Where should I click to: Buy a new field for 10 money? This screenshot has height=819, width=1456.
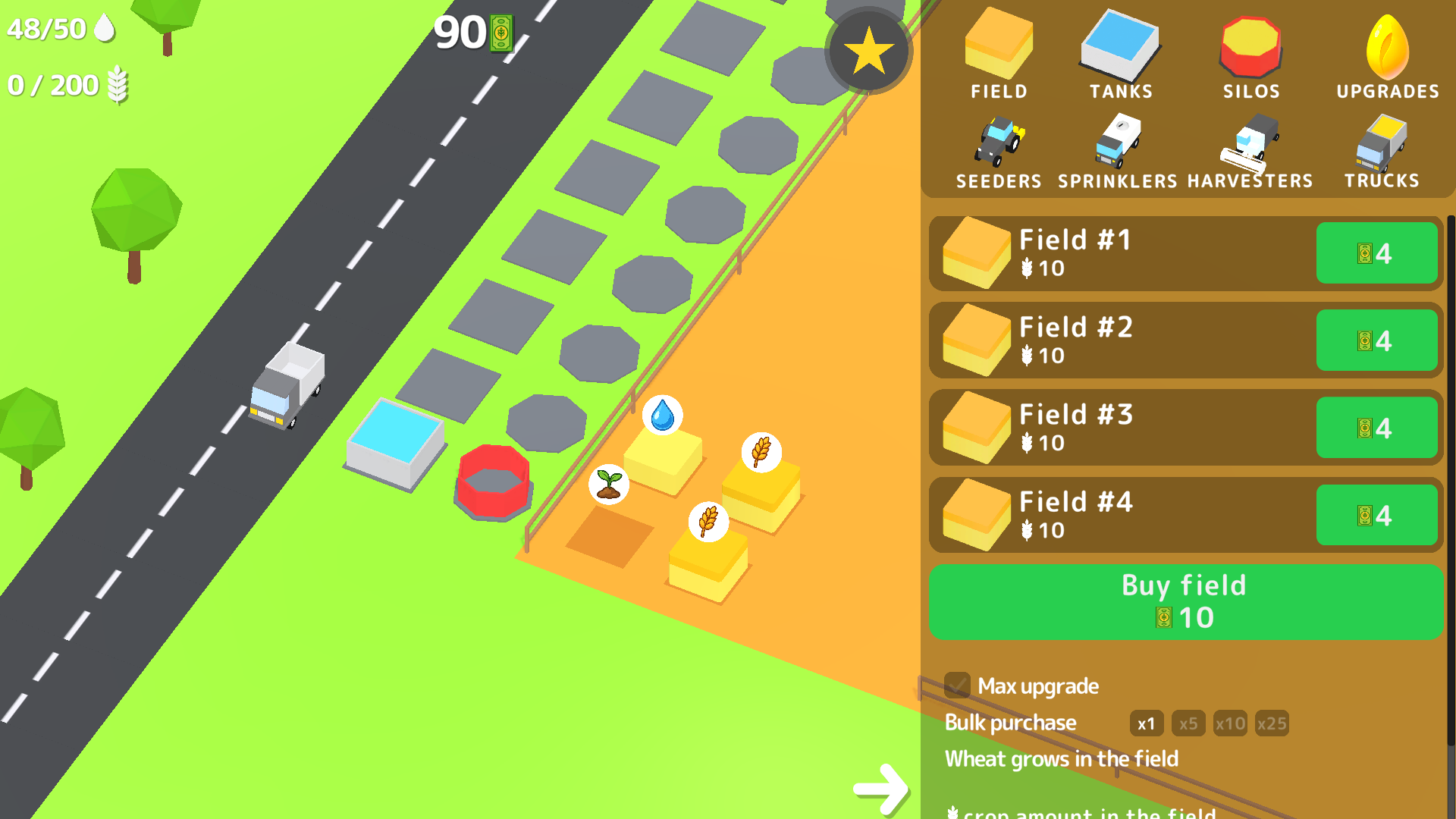click(x=1185, y=601)
